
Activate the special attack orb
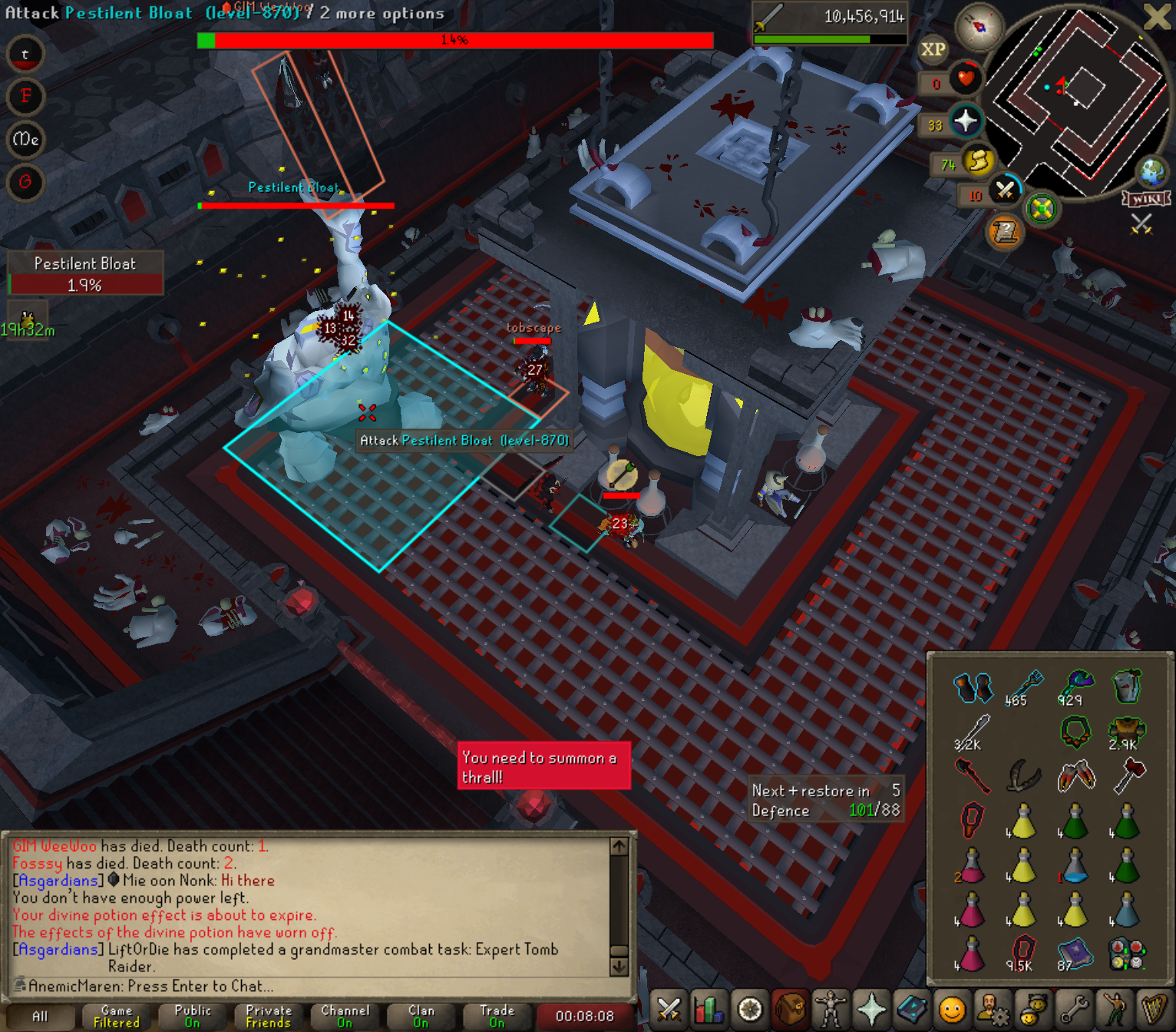point(1004,190)
